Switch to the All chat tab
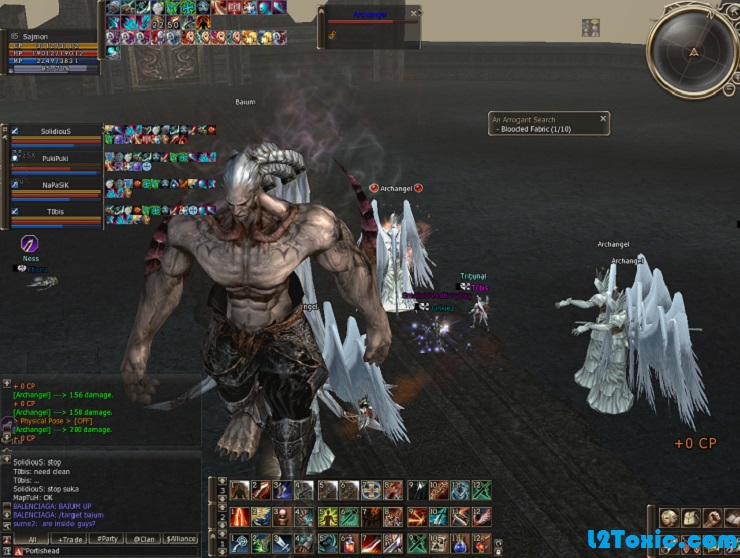Screen dimensions: 740x558 click(x=31, y=538)
